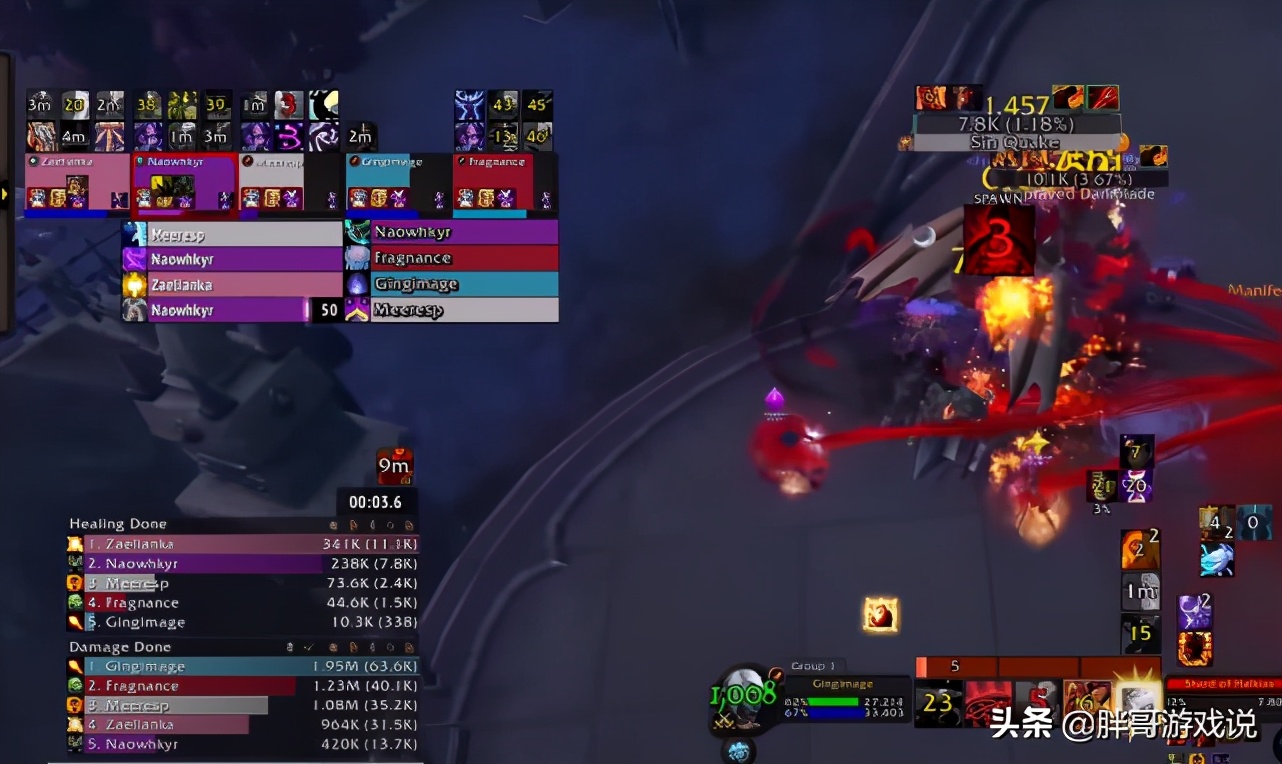Open the display menu via the Healing Done title

[x=117, y=523]
